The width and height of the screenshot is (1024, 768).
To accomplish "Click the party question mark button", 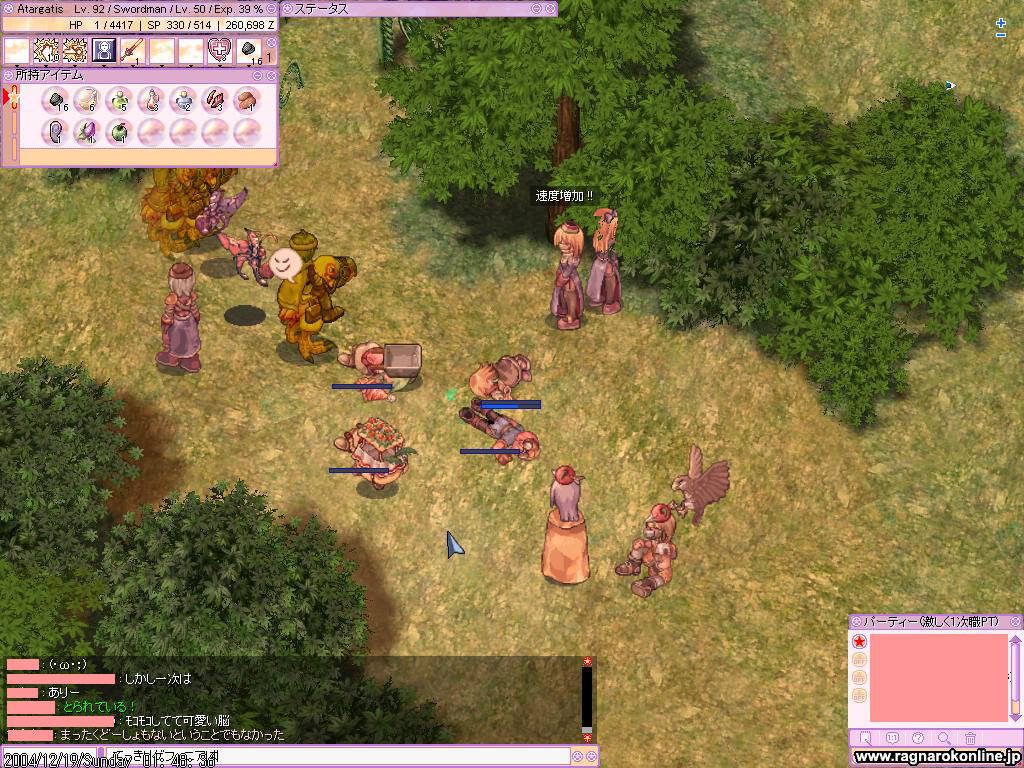I will coord(919,739).
